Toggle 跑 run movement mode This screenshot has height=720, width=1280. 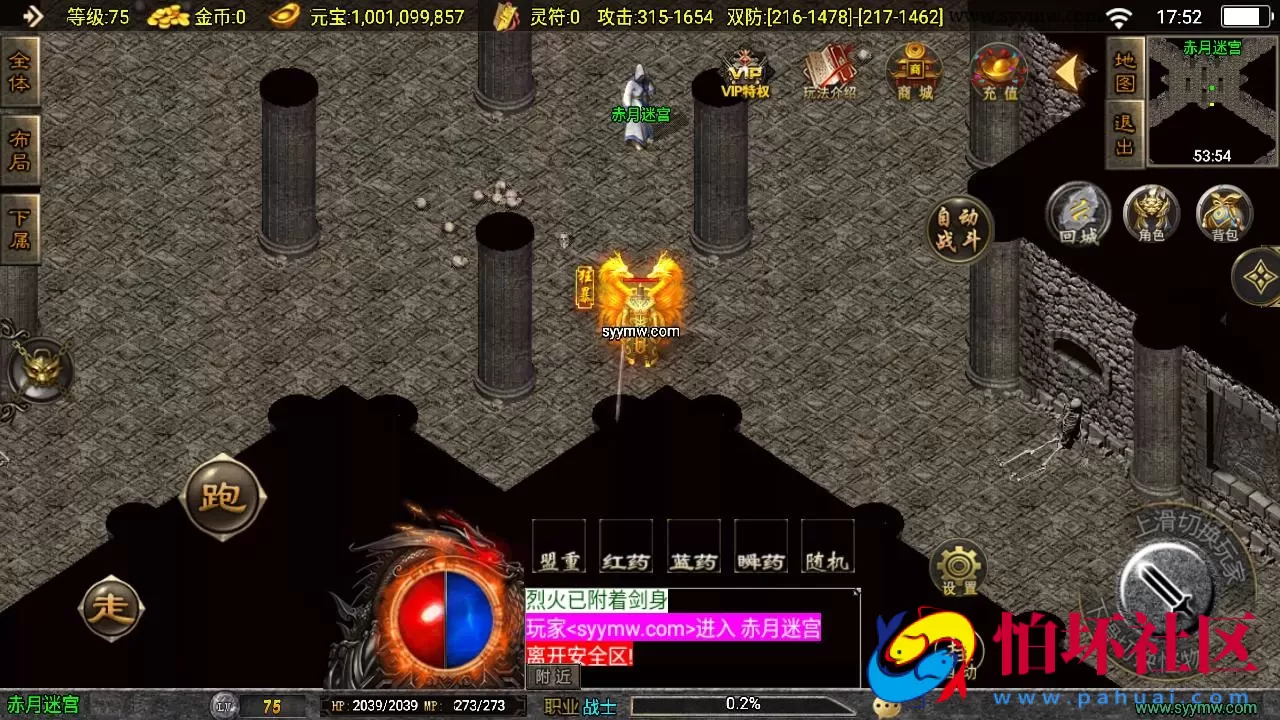[x=222, y=495]
